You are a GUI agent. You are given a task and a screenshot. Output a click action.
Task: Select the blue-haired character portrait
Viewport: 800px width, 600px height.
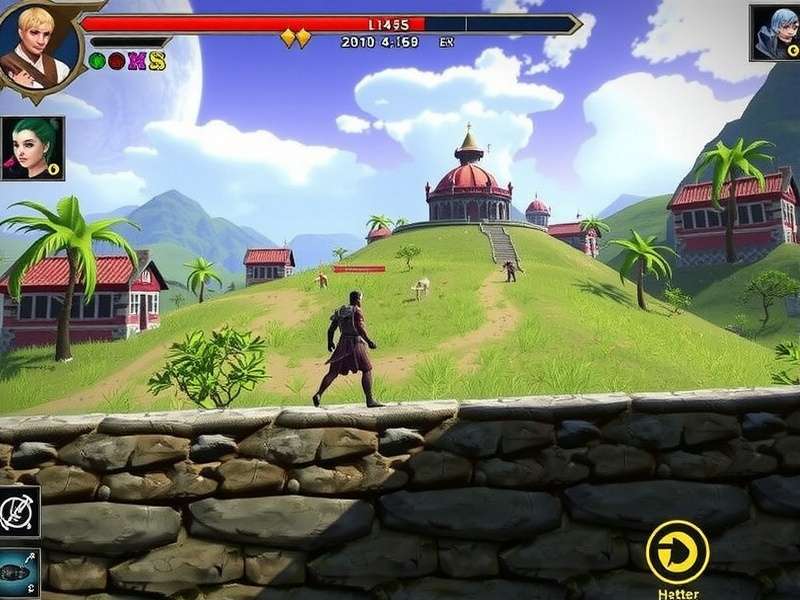[775, 33]
